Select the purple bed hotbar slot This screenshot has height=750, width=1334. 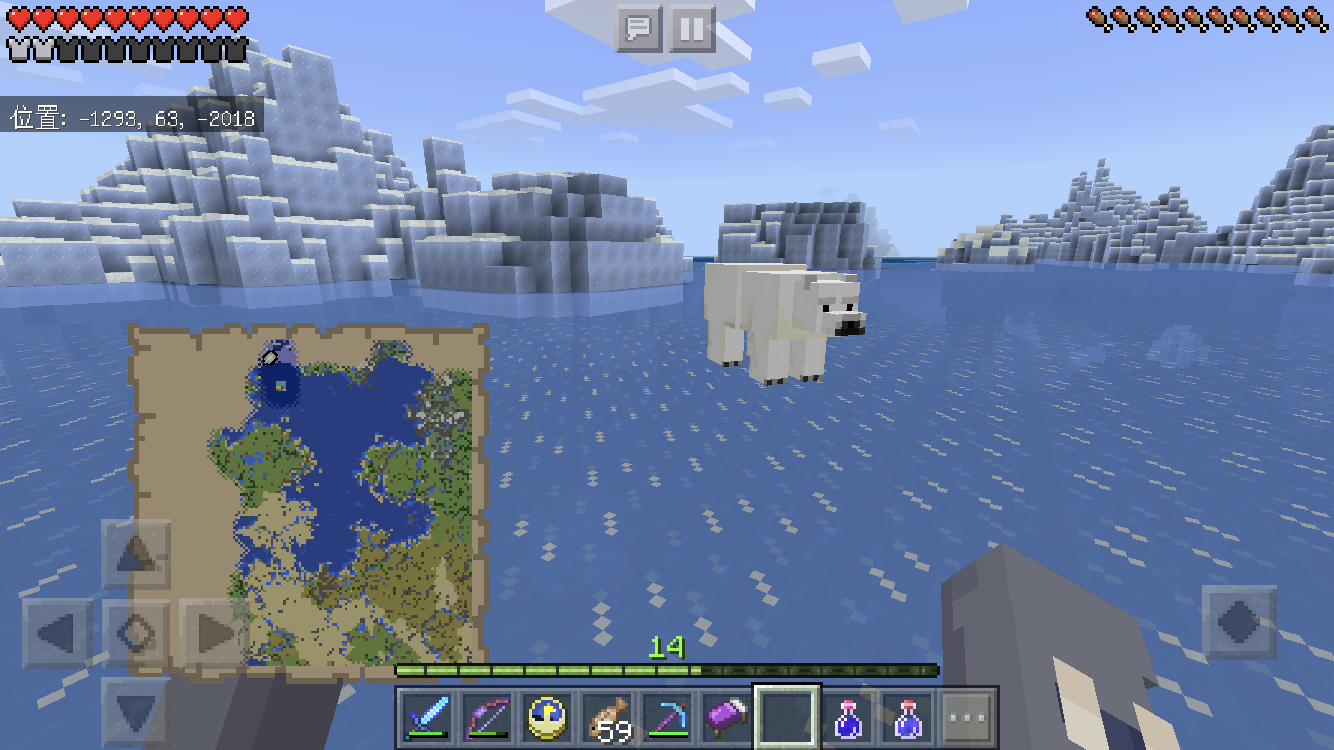(x=727, y=717)
